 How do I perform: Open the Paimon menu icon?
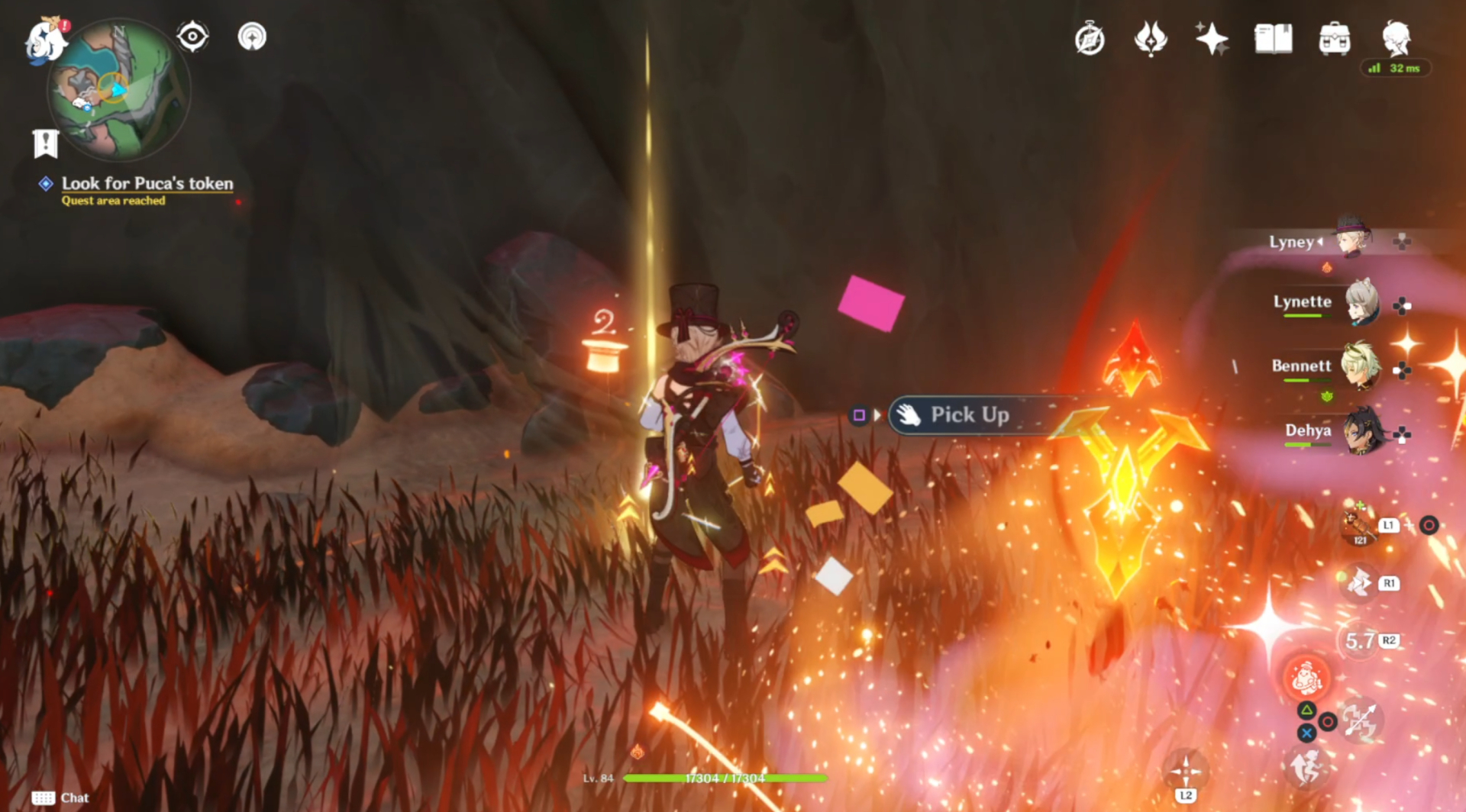pyautogui.click(x=44, y=40)
